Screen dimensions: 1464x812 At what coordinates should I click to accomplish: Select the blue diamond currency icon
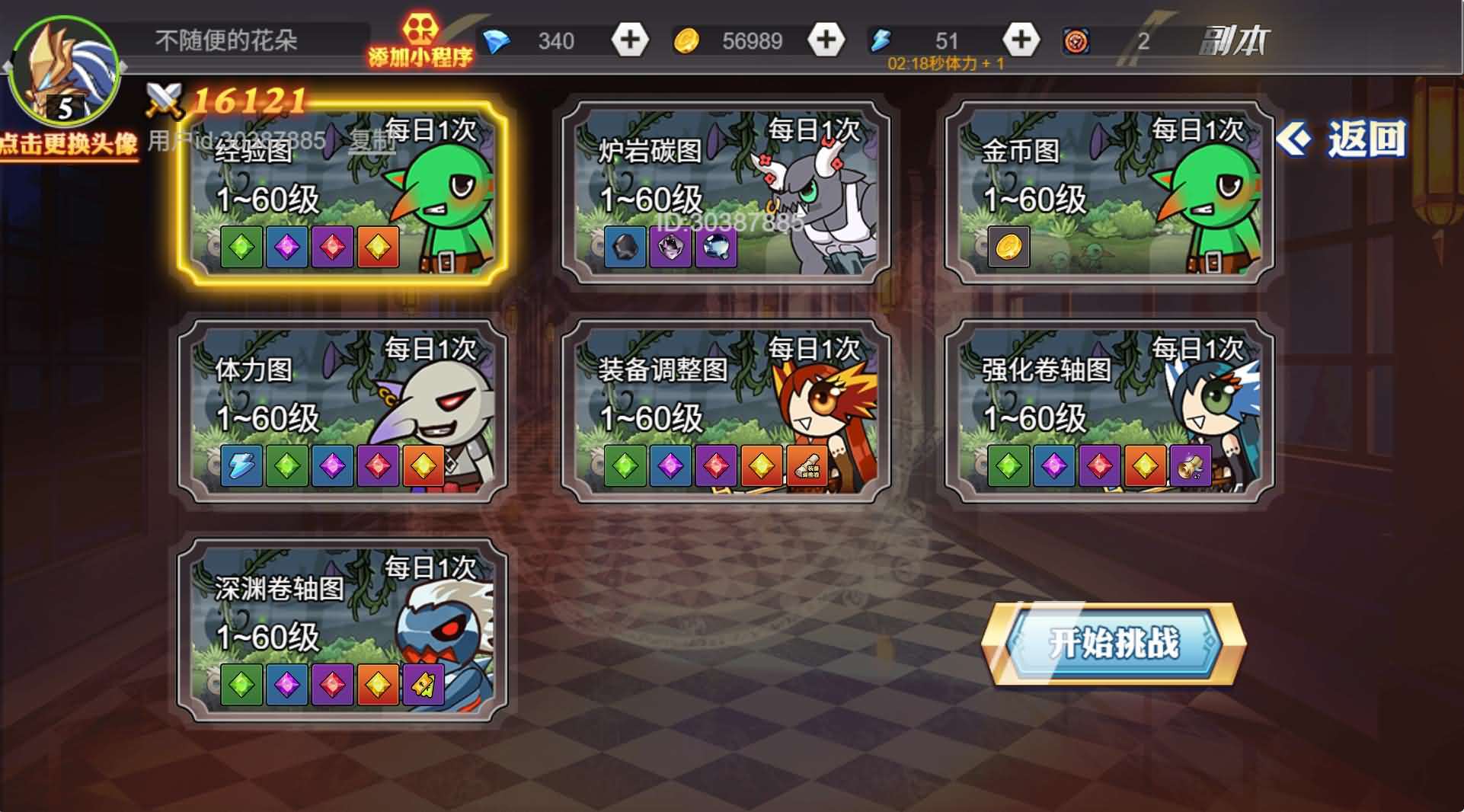click(497, 41)
